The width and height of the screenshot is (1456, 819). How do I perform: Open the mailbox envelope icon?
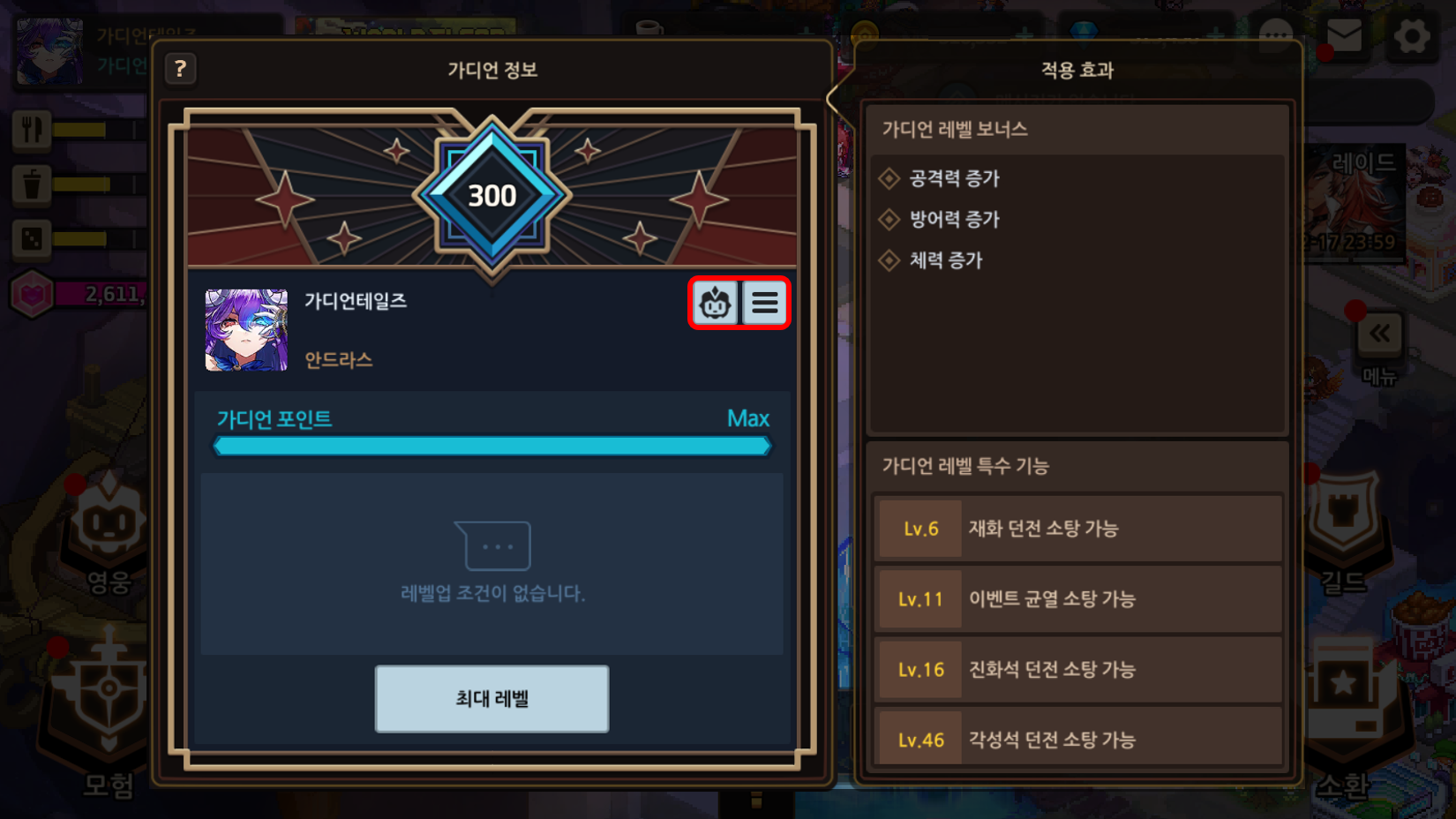1344,36
